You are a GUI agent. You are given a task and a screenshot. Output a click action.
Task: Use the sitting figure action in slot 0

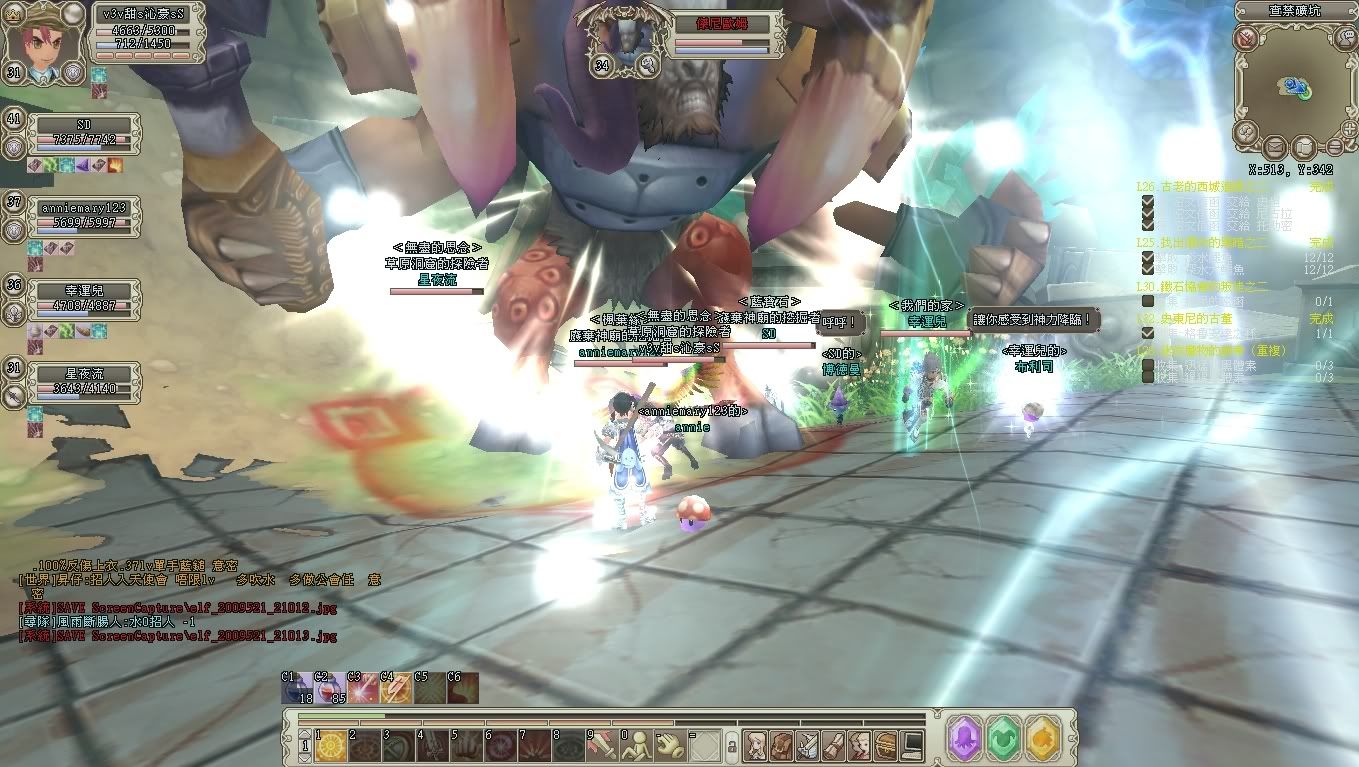(635, 745)
